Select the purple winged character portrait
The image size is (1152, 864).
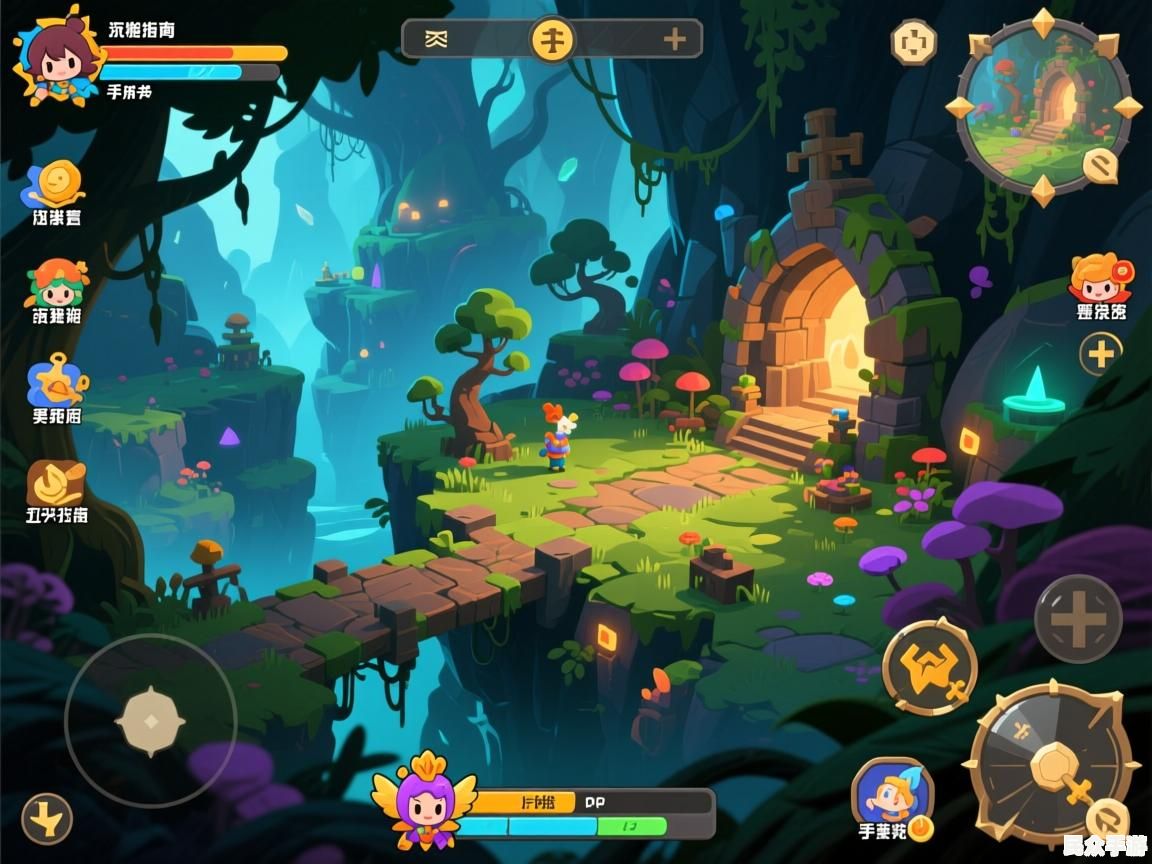(424, 801)
